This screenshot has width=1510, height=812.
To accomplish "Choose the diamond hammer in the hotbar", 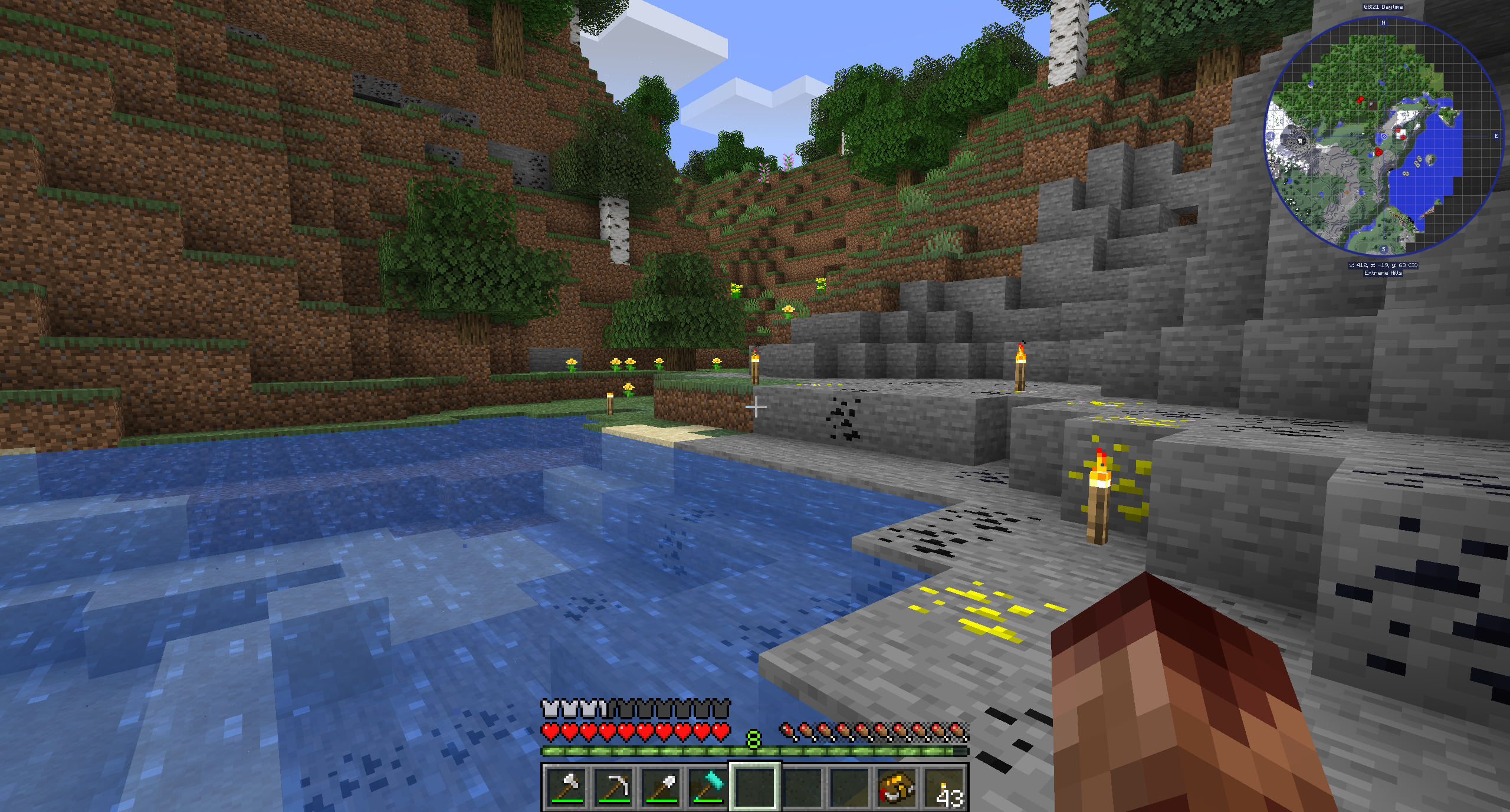I will tap(708, 787).
